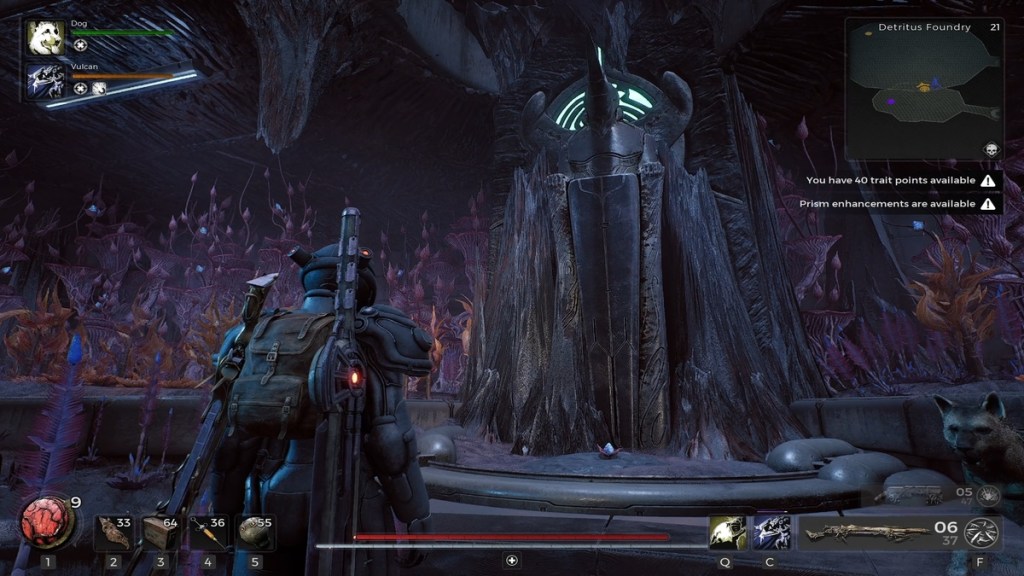Open the Prism enhancements available notification
The width and height of the screenshot is (1024, 576).
point(898,204)
